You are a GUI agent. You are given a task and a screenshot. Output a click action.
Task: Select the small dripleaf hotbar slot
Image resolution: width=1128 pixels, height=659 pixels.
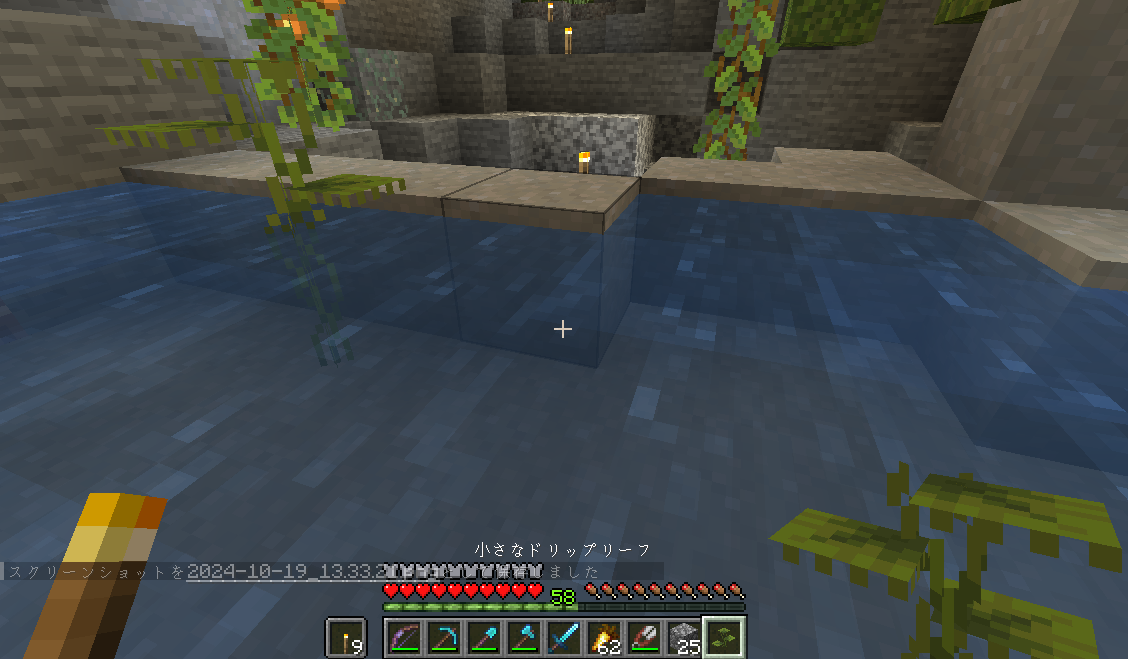pos(724,637)
